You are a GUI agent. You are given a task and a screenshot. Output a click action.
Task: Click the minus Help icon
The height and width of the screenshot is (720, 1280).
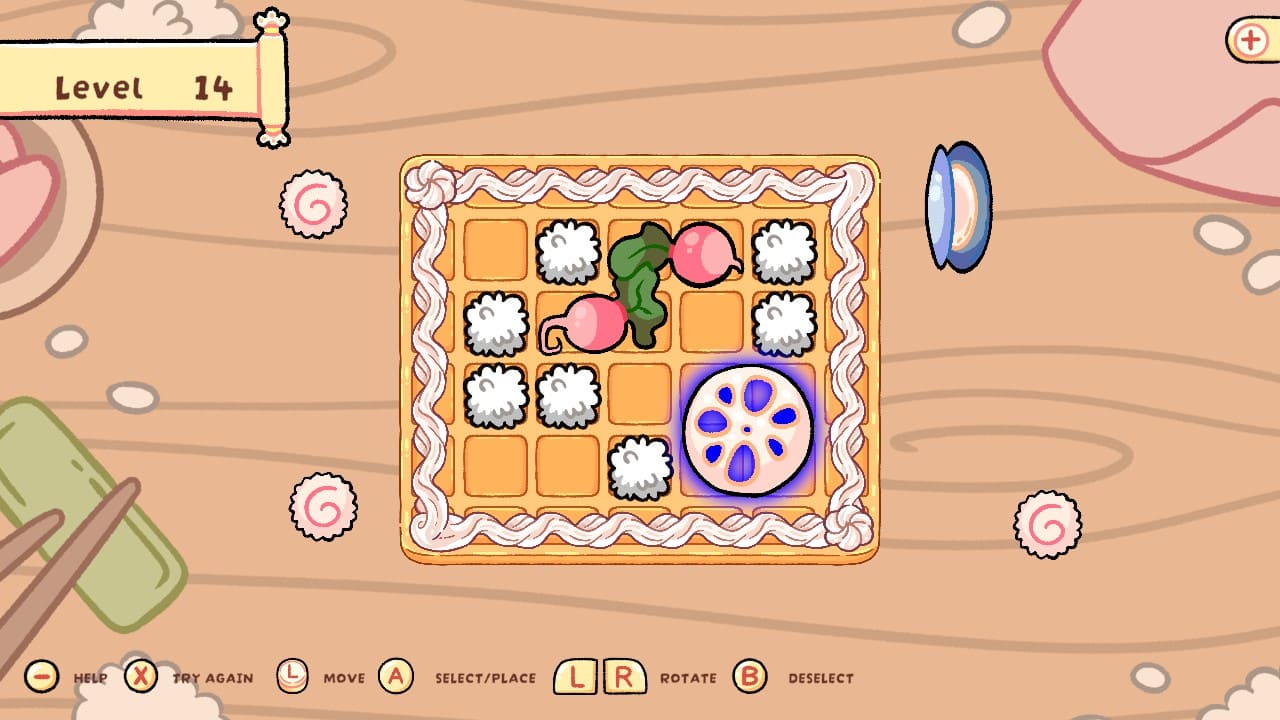42,677
